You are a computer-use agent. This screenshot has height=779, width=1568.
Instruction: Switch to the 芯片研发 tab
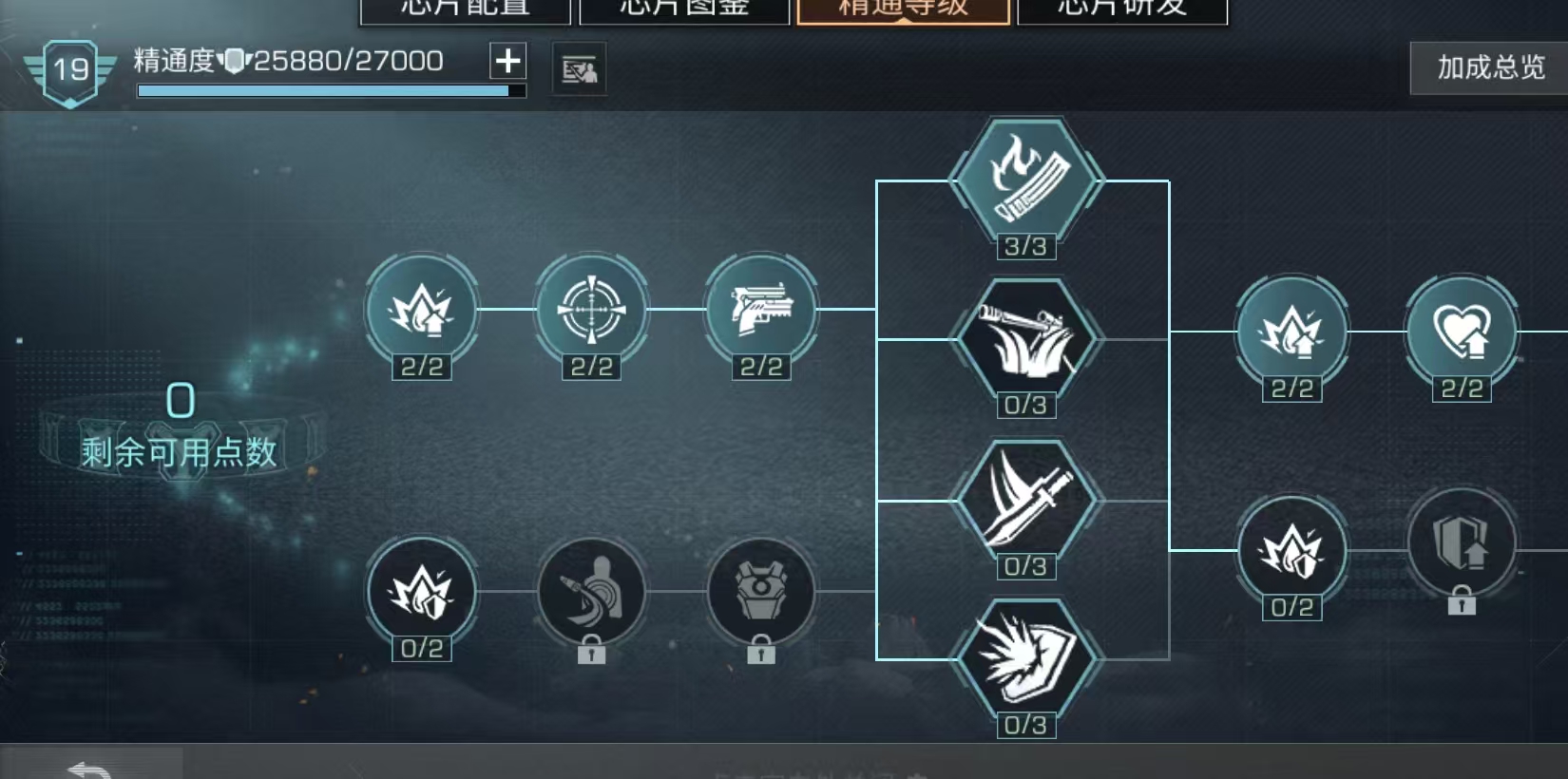[1122, 9]
